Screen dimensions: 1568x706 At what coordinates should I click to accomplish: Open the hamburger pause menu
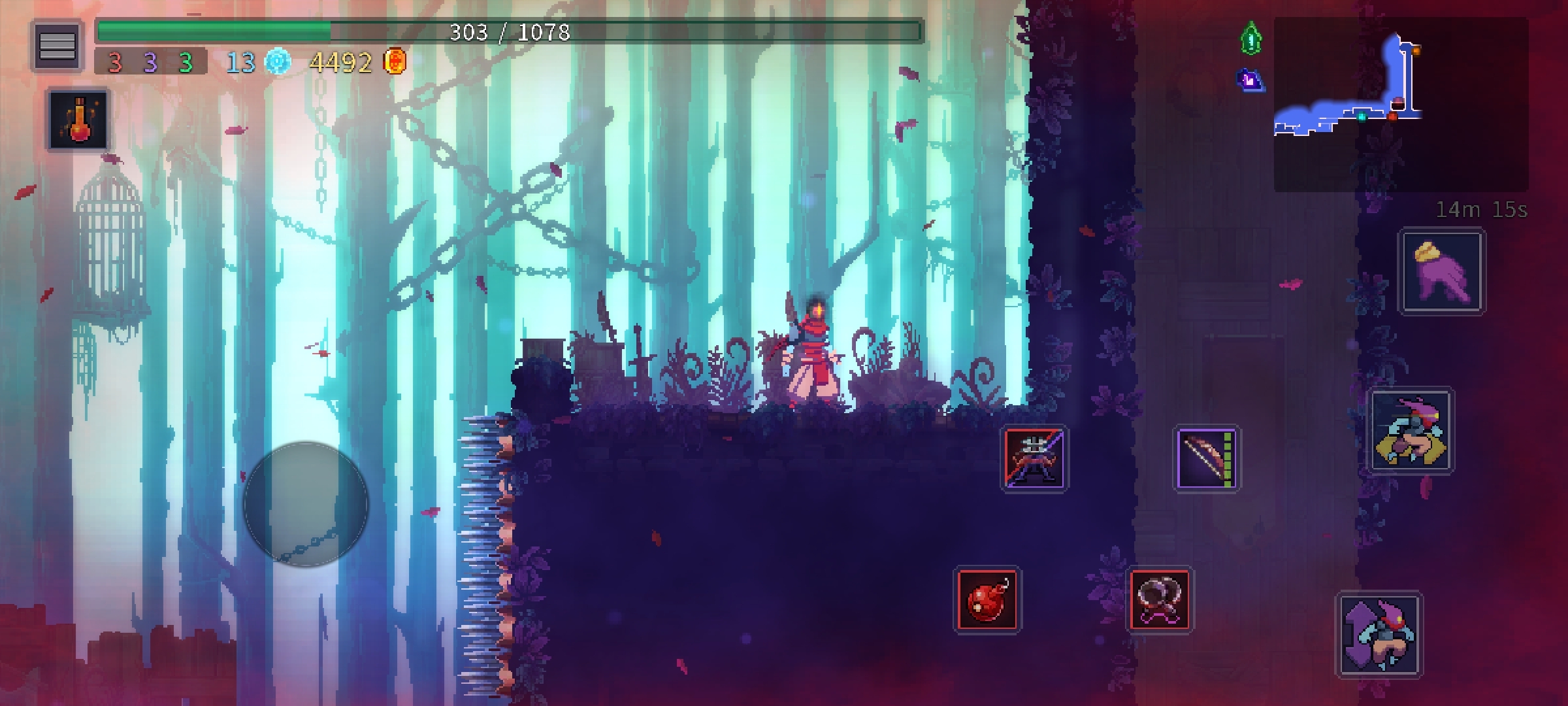[57, 45]
